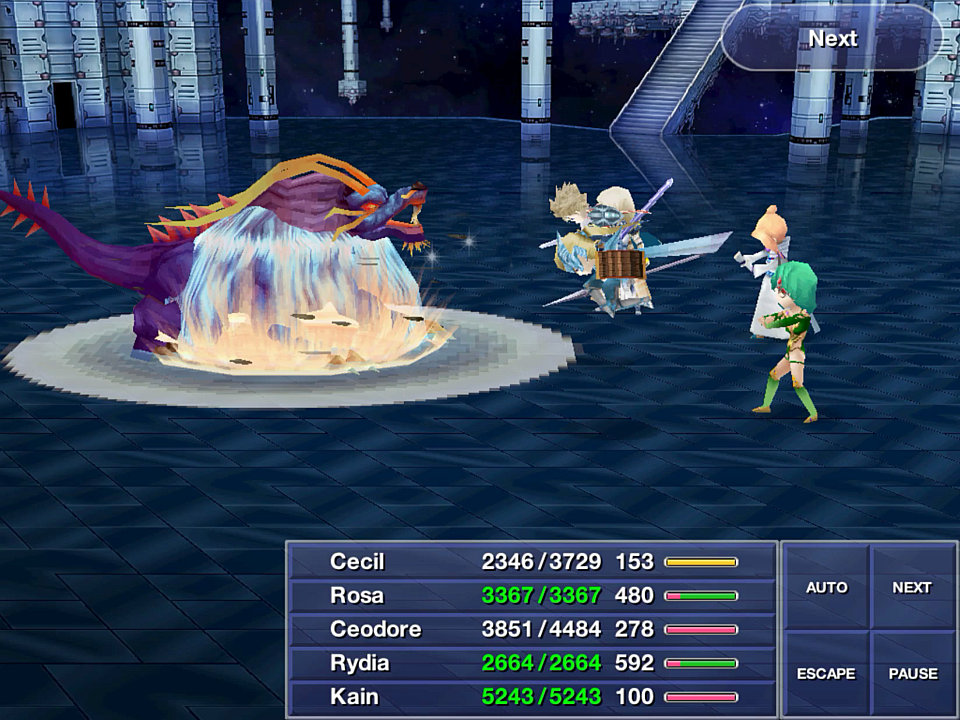Screen dimensions: 960x720
Task: Toggle the AUTO battle button
Action: point(826,587)
